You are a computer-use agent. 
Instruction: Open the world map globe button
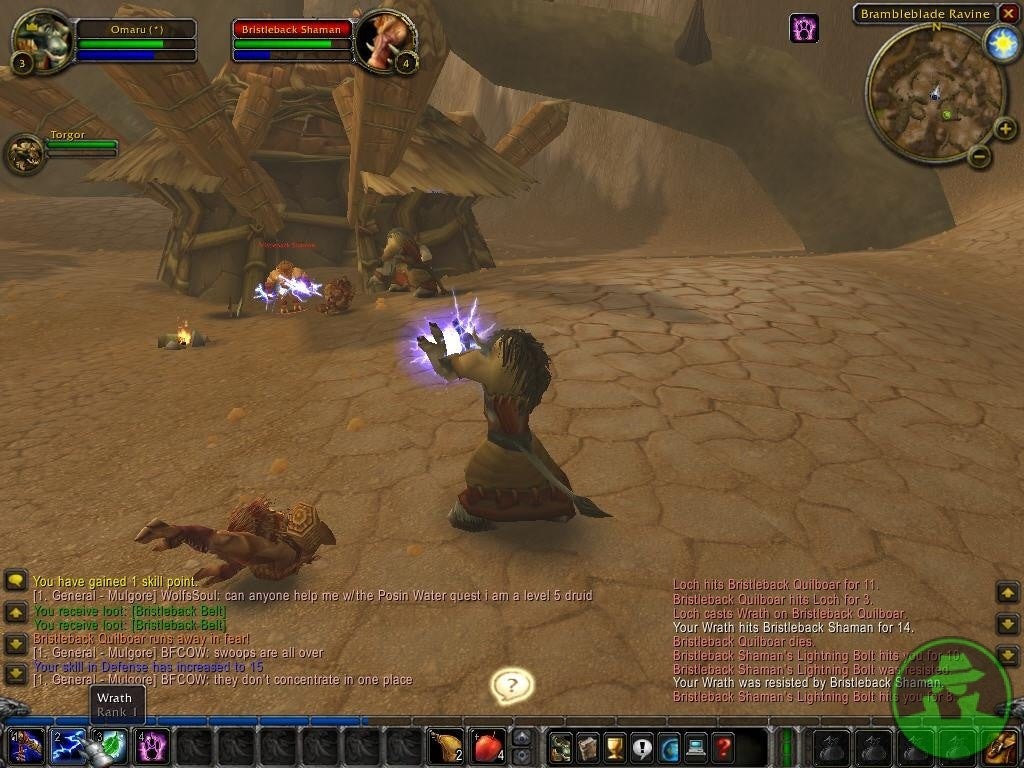click(x=669, y=746)
